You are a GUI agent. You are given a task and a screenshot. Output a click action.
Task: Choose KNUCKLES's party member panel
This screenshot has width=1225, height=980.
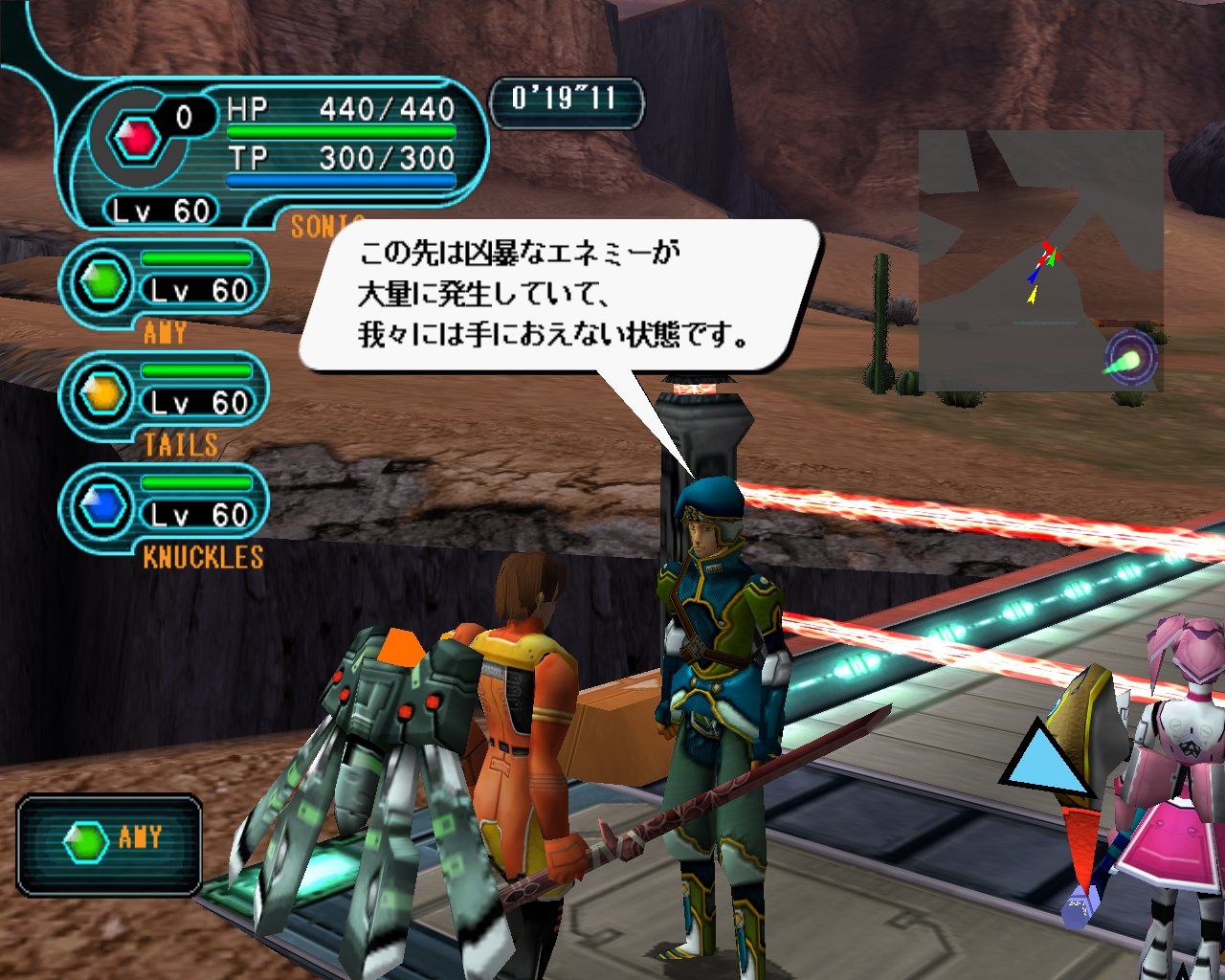coord(165,508)
